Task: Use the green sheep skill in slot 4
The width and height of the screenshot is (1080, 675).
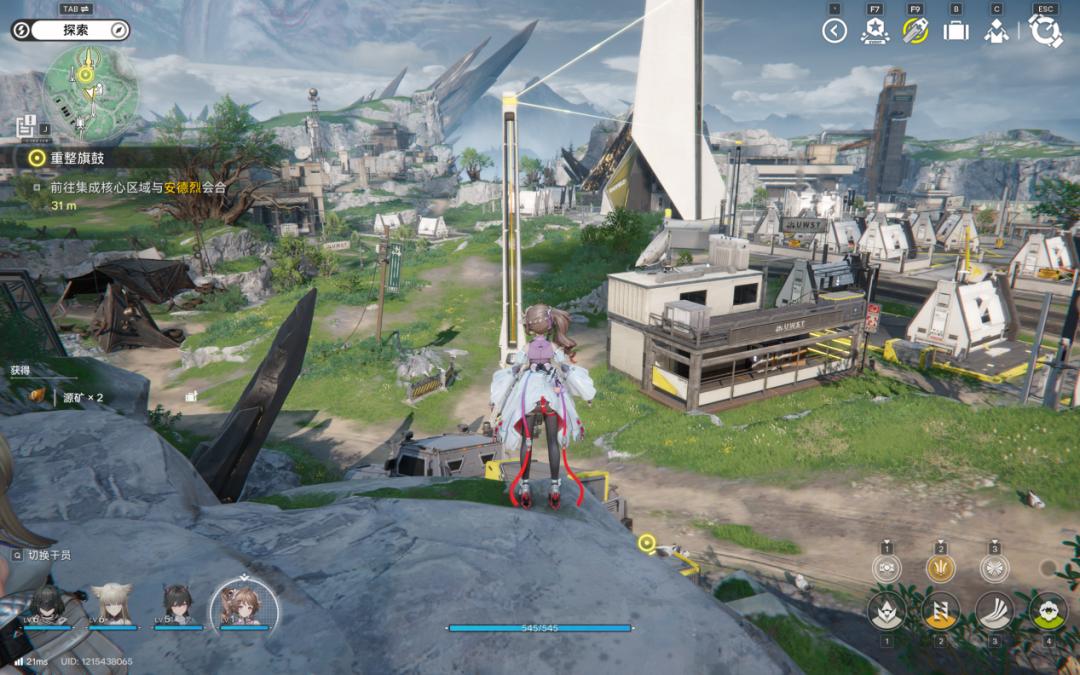Action: [1048, 610]
